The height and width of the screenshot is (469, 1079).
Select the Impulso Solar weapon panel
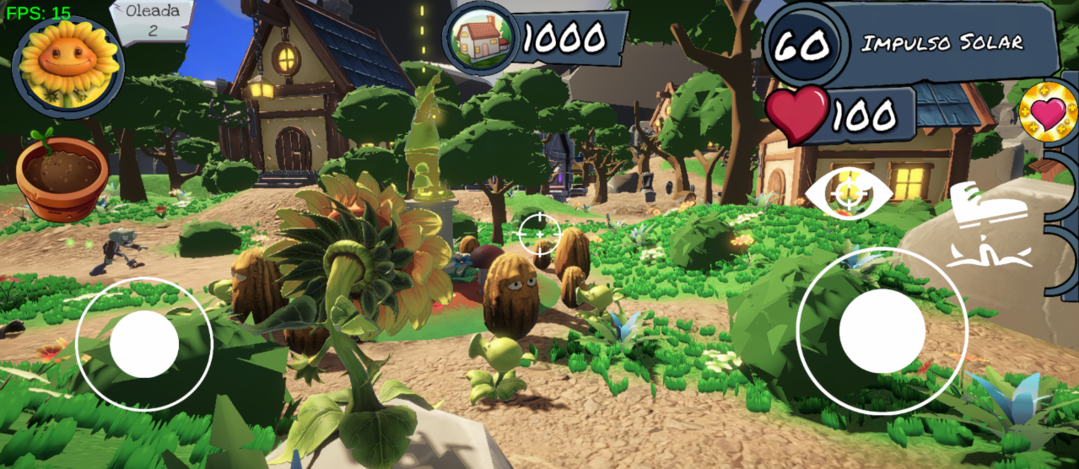pyautogui.click(x=940, y=43)
